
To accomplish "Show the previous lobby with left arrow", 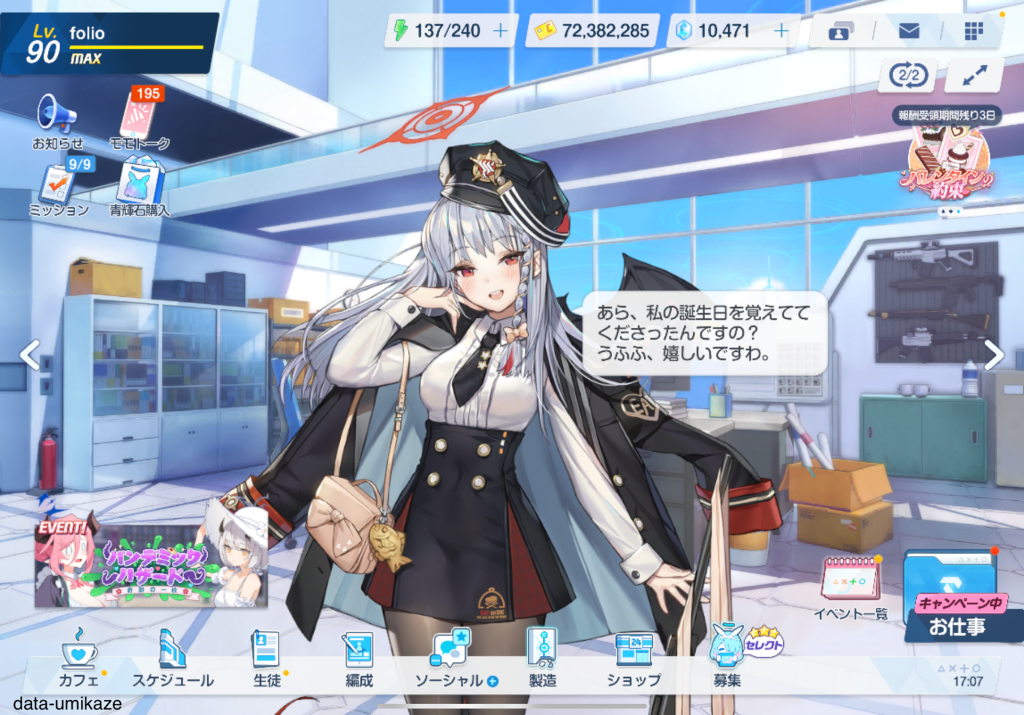I will coord(30,355).
